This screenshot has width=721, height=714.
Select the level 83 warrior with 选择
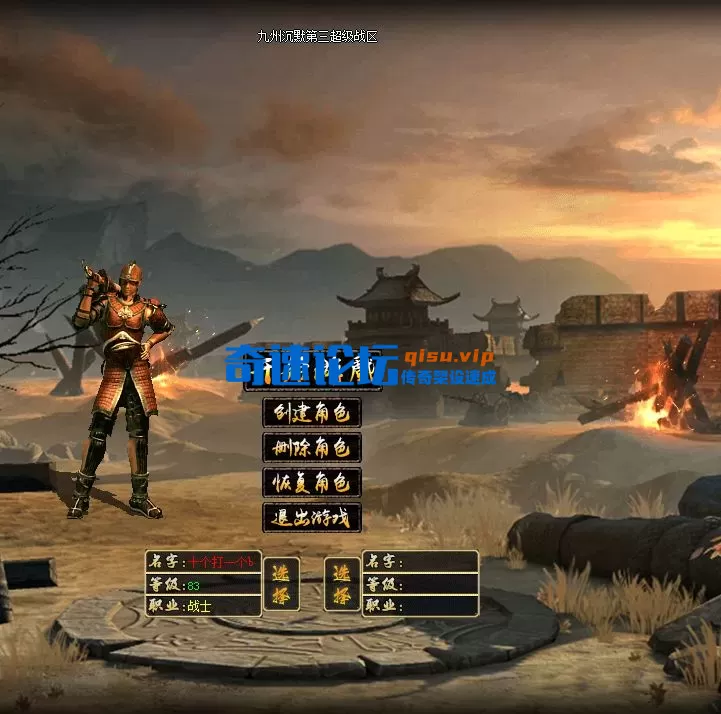click(x=280, y=584)
